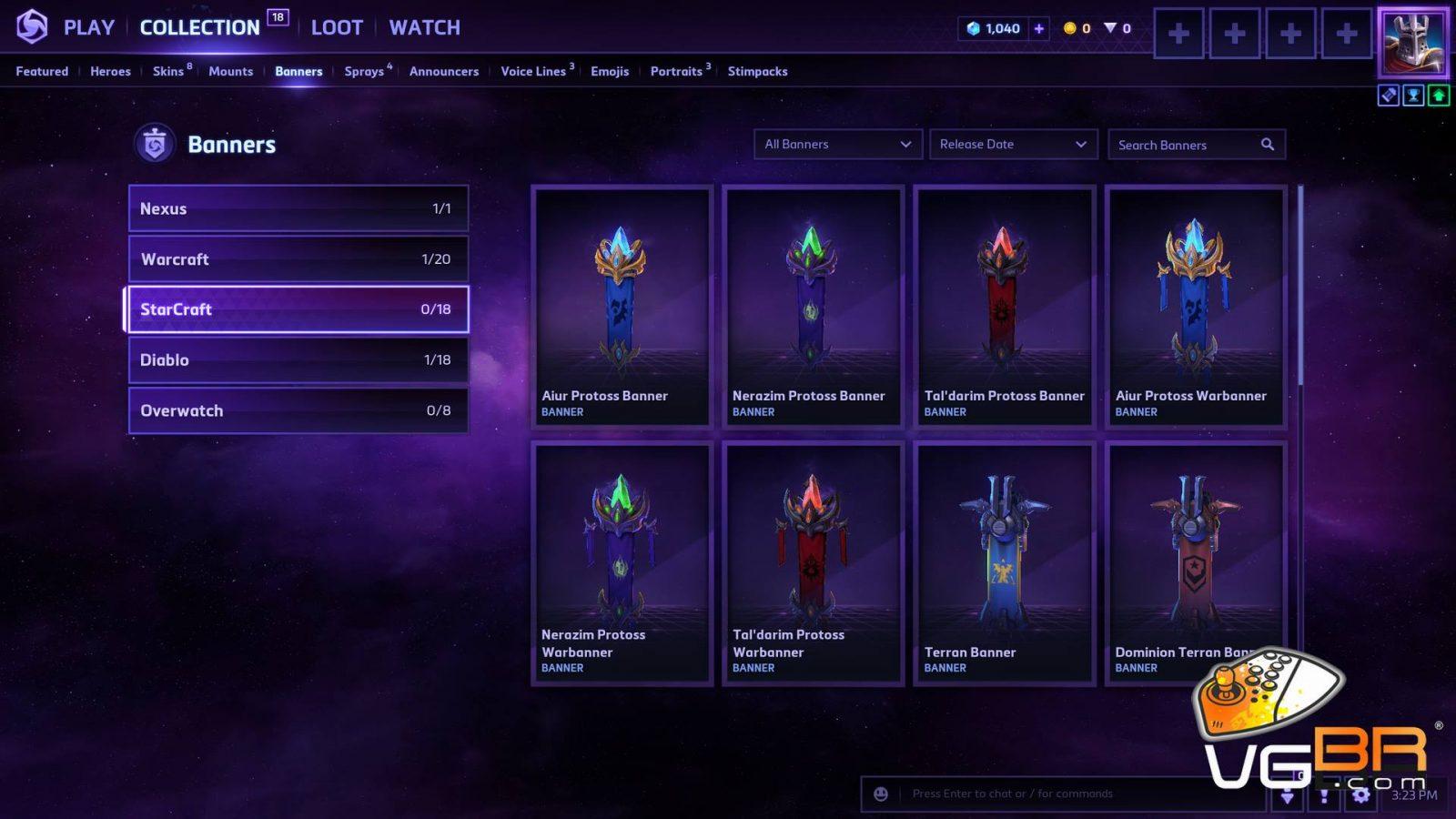Switch to the LOOT tab

(337, 27)
